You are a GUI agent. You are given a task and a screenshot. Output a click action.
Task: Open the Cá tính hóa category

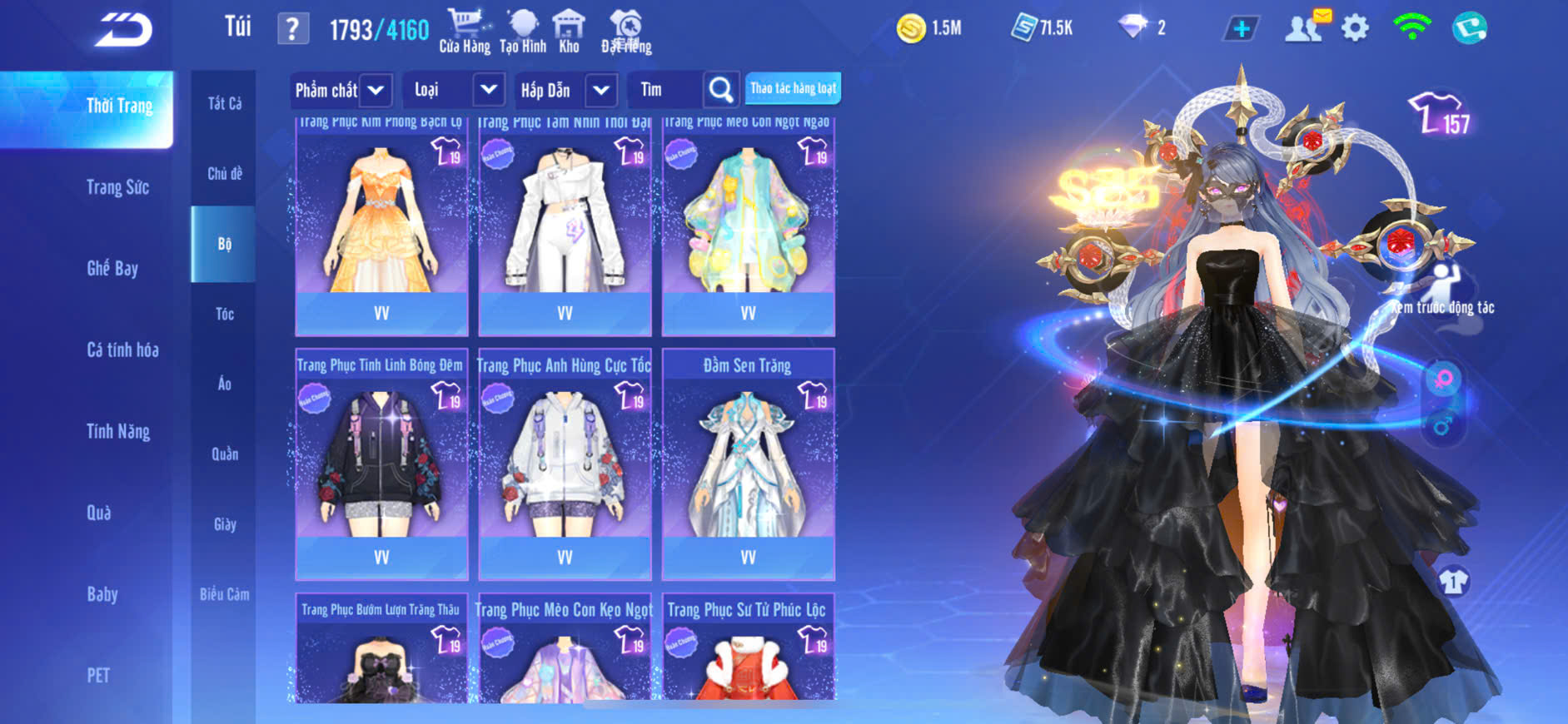click(122, 350)
